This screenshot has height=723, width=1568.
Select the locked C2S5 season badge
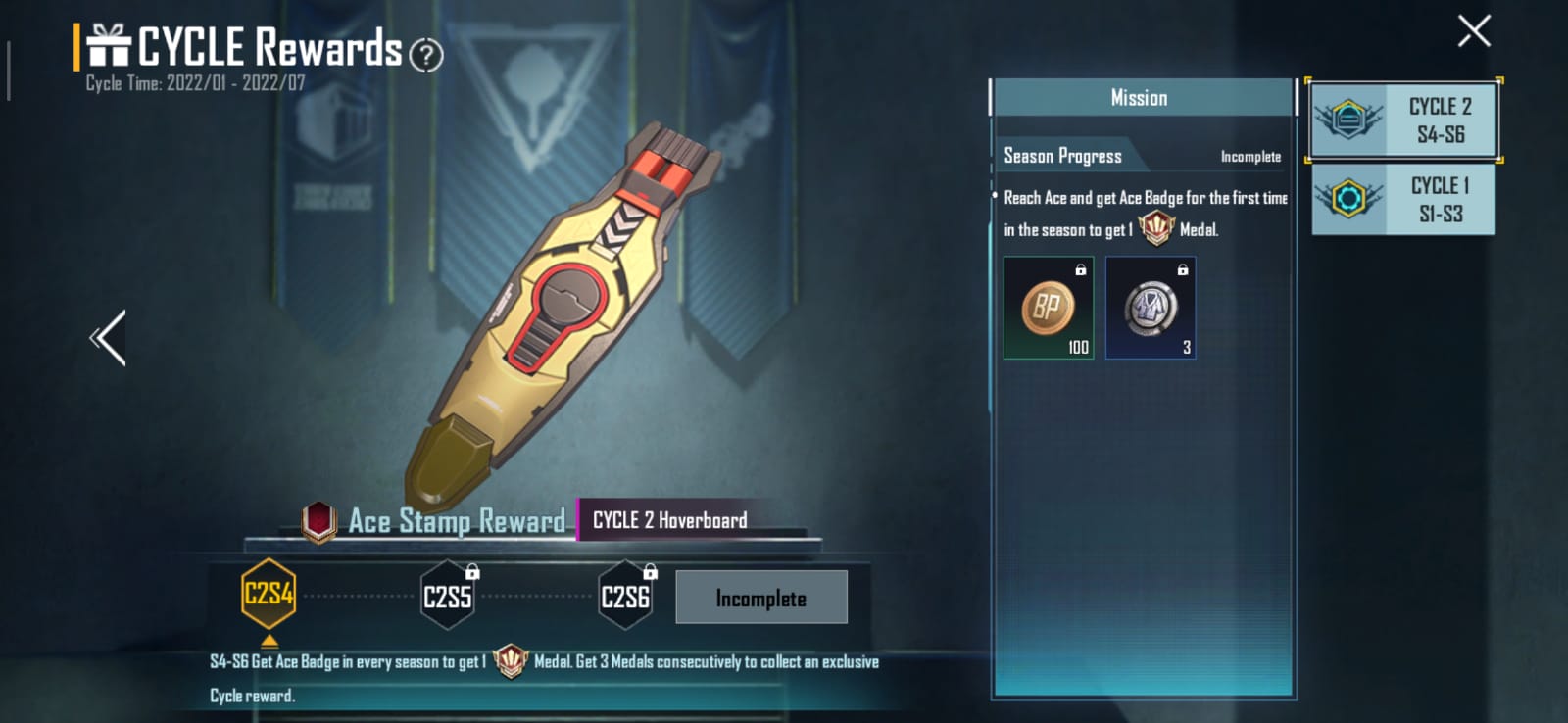[448, 596]
